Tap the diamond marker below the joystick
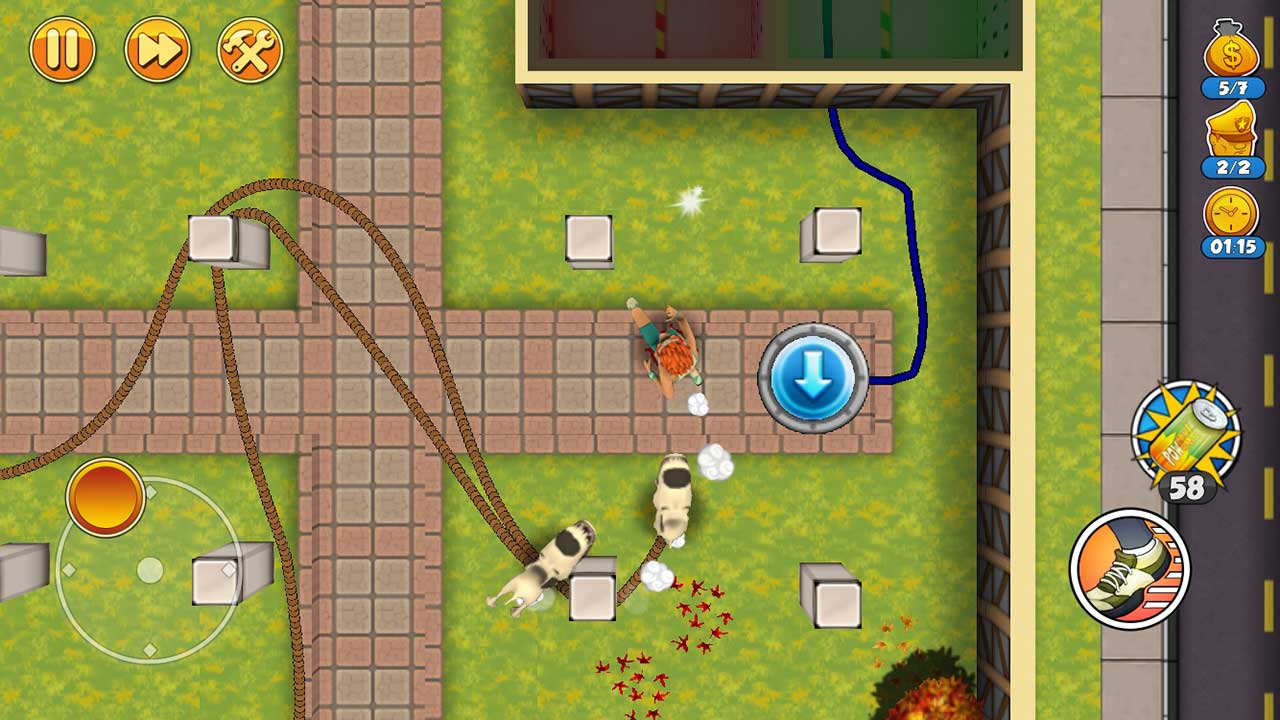 149,649
